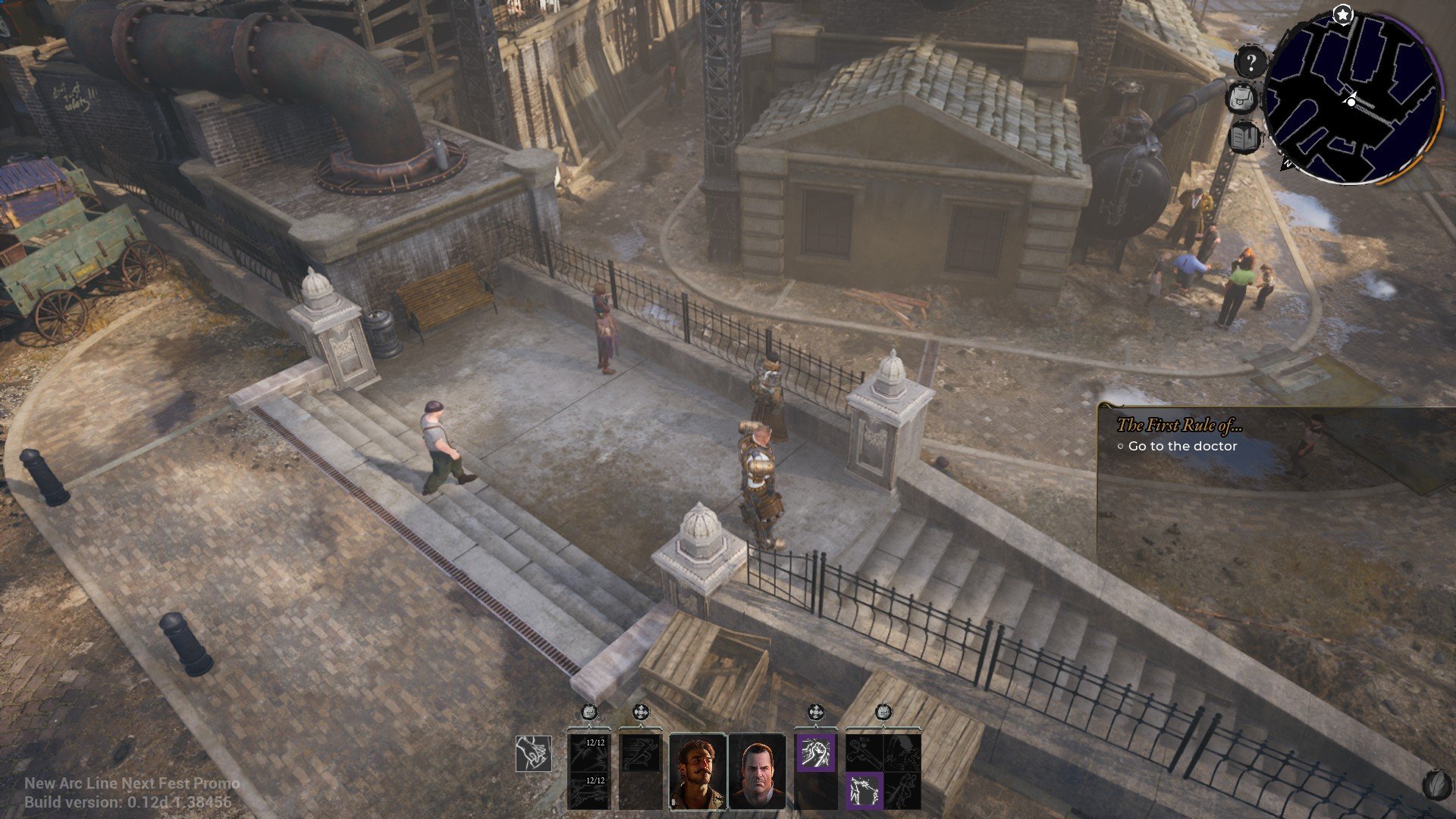The height and width of the screenshot is (819, 1456).
Task: Select the clean-shaven older character portrait
Action: pos(757,771)
